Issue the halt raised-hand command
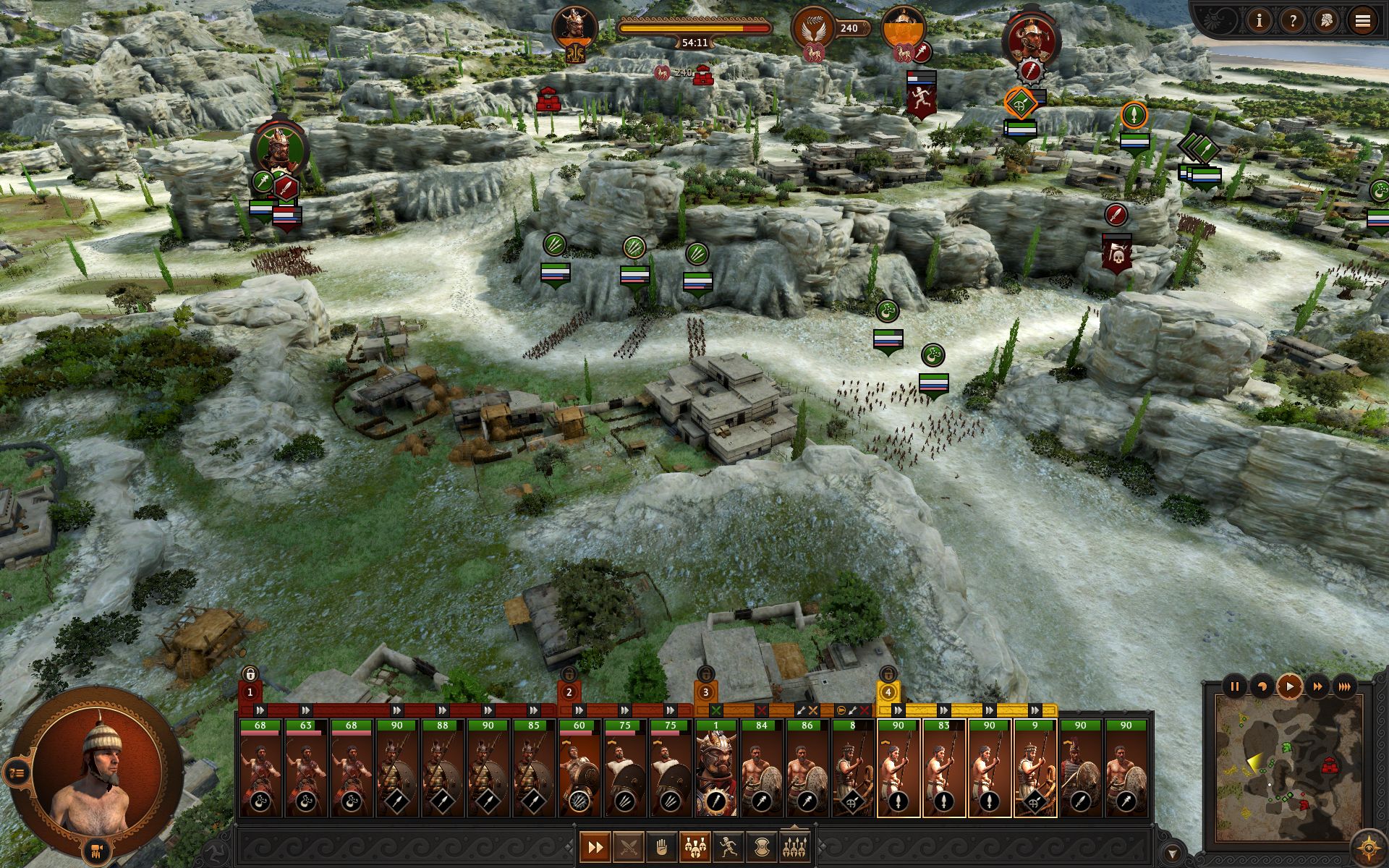This screenshot has width=1389, height=868. [x=661, y=846]
